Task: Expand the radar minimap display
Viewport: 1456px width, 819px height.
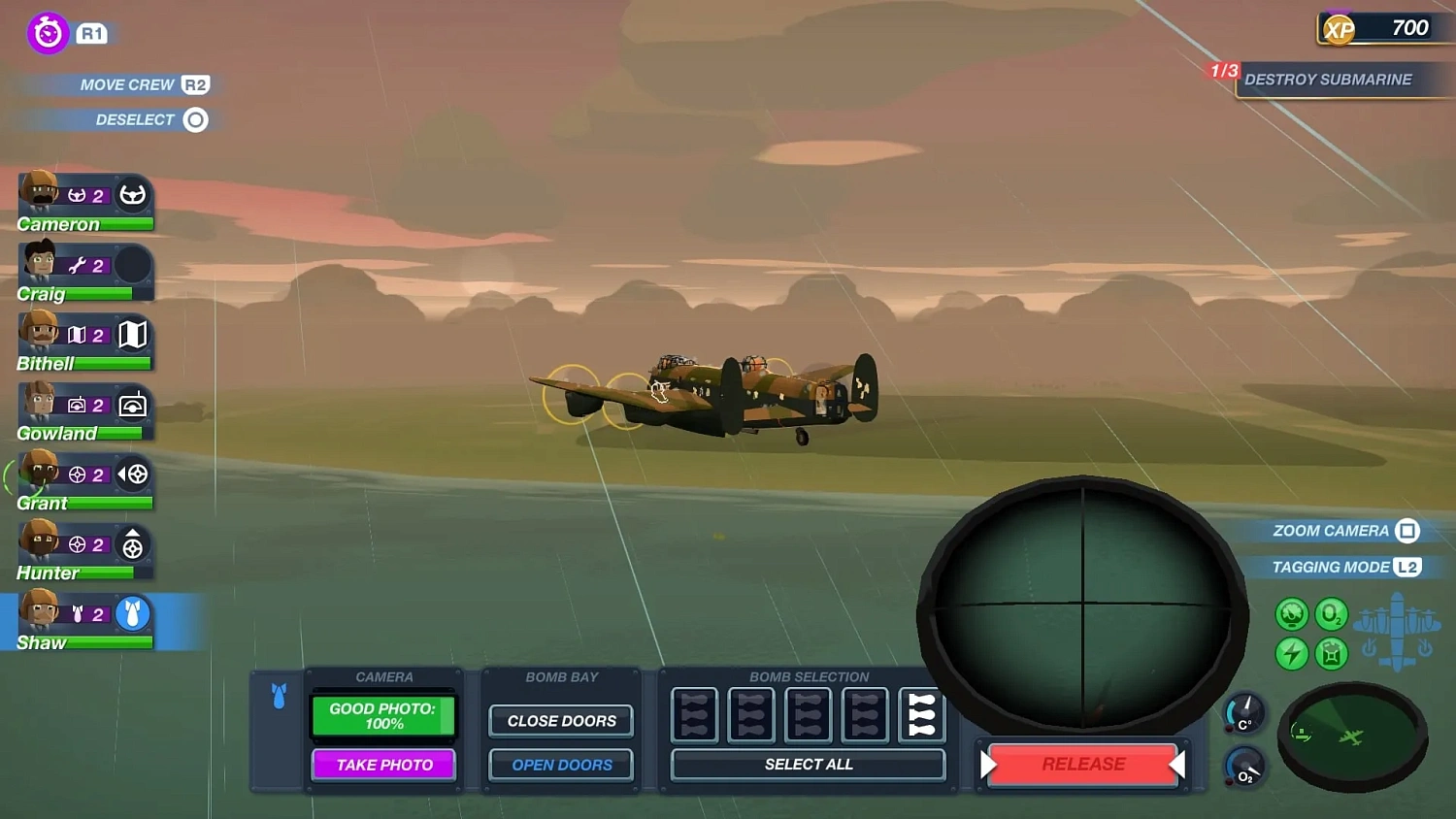Action: pyautogui.click(x=1351, y=739)
